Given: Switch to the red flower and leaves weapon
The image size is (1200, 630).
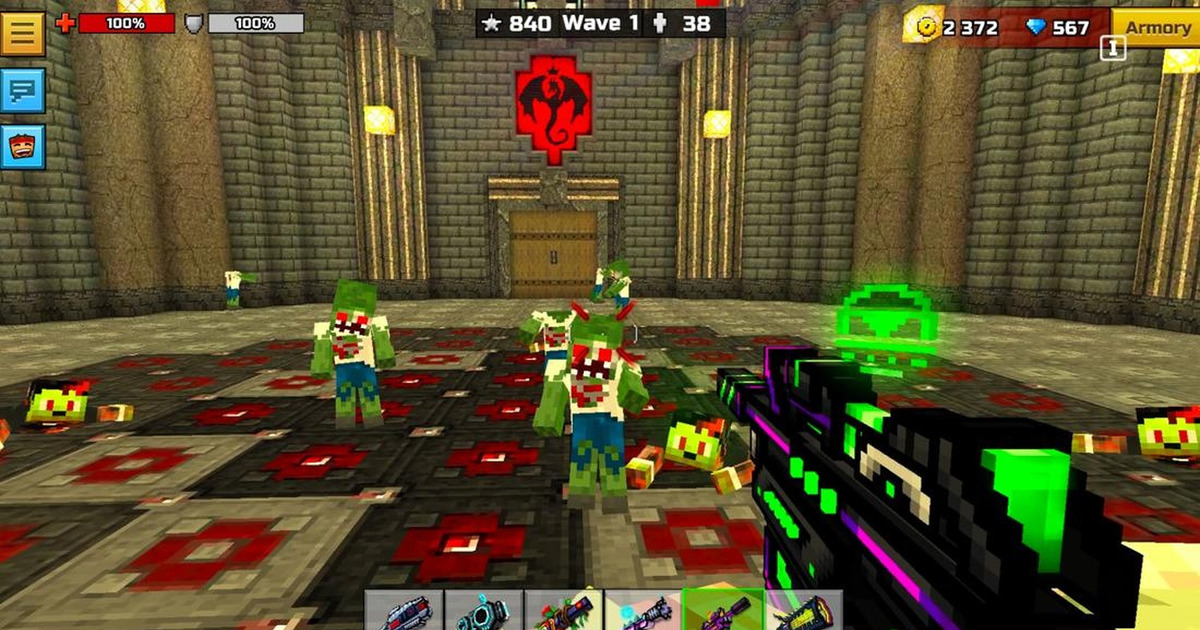Looking at the screenshot, I should point(563,612).
